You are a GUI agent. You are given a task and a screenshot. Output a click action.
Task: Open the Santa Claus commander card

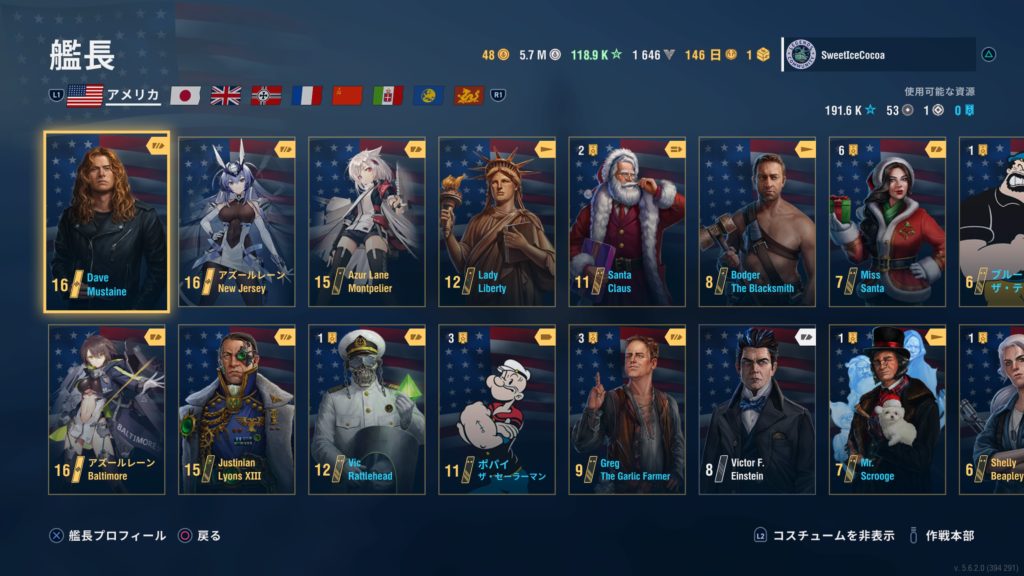pos(627,222)
